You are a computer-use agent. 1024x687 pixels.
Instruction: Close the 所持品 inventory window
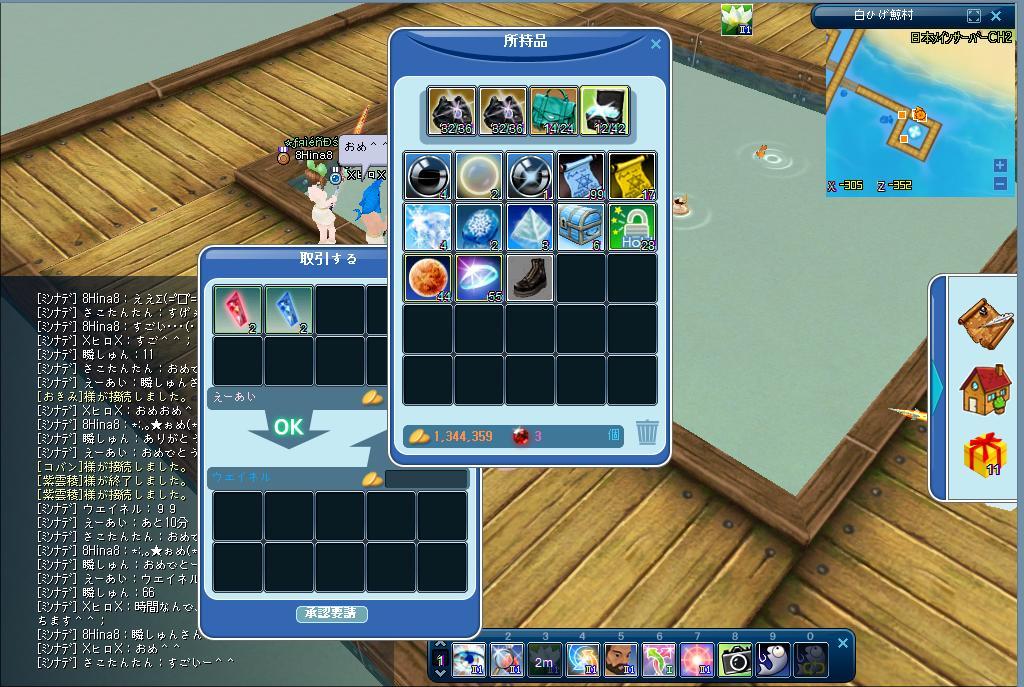click(x=656, y=44)
